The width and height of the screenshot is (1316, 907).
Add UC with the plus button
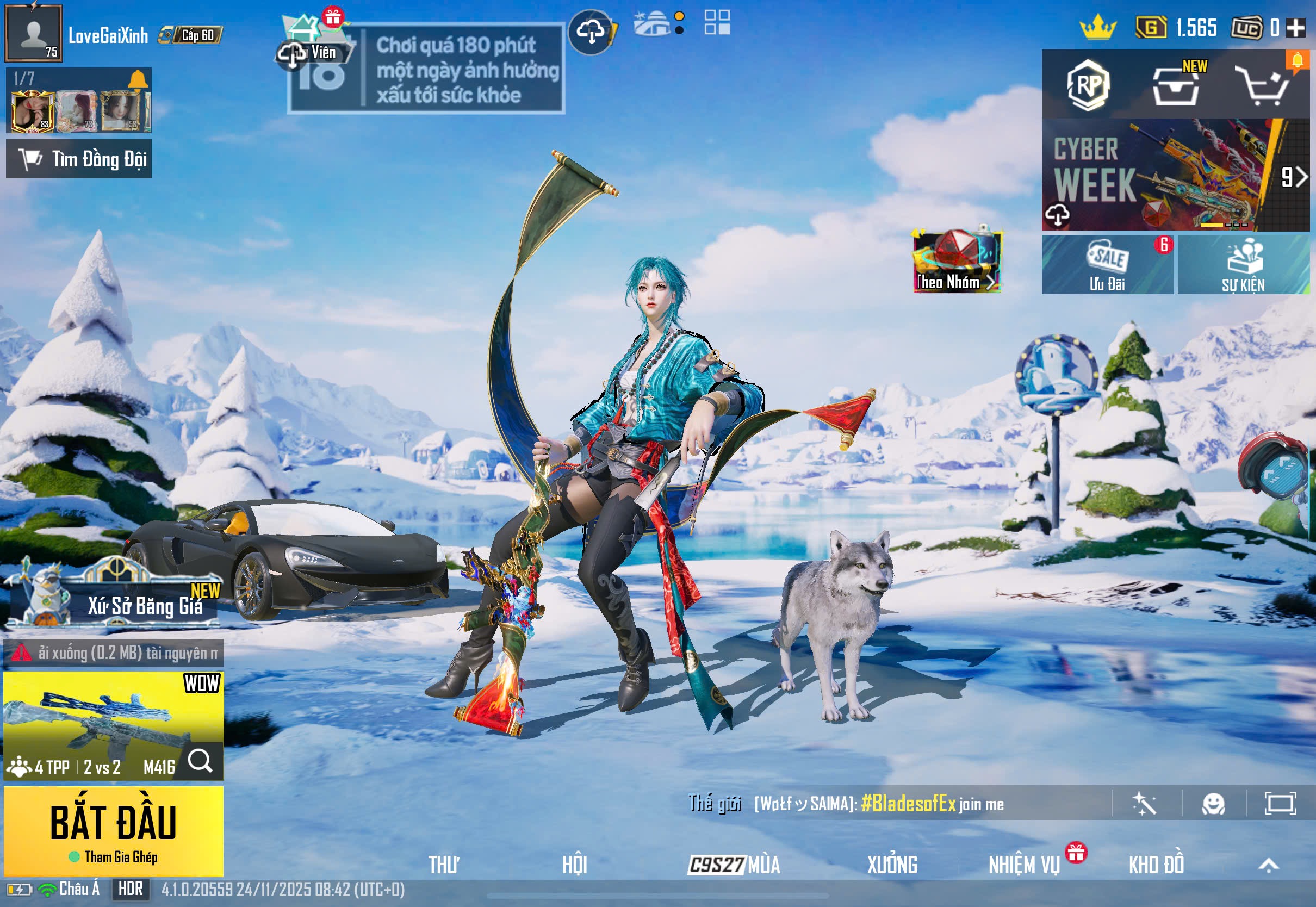(x=1295, y=27)
